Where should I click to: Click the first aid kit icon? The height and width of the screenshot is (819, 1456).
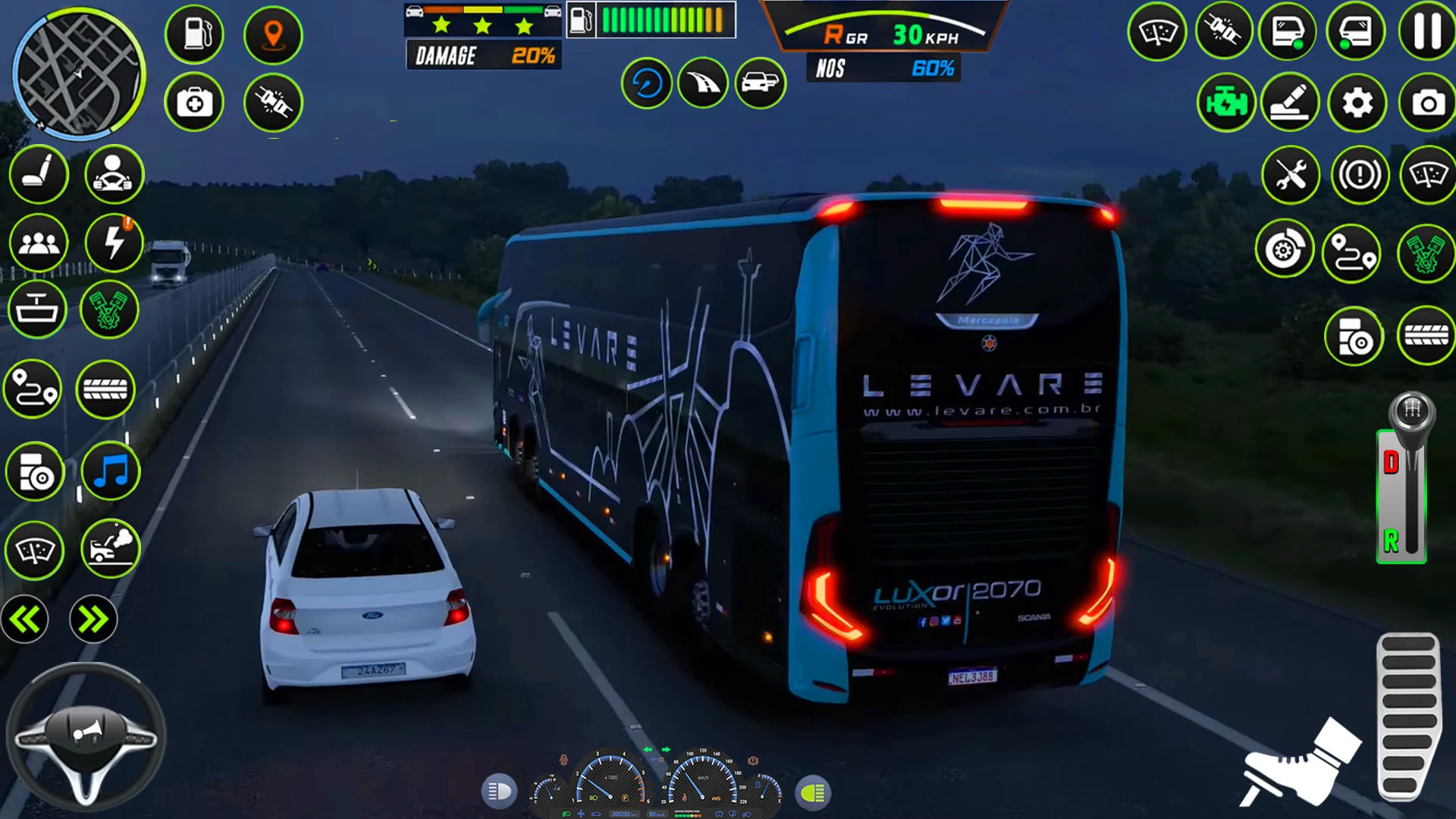point(194,102)
